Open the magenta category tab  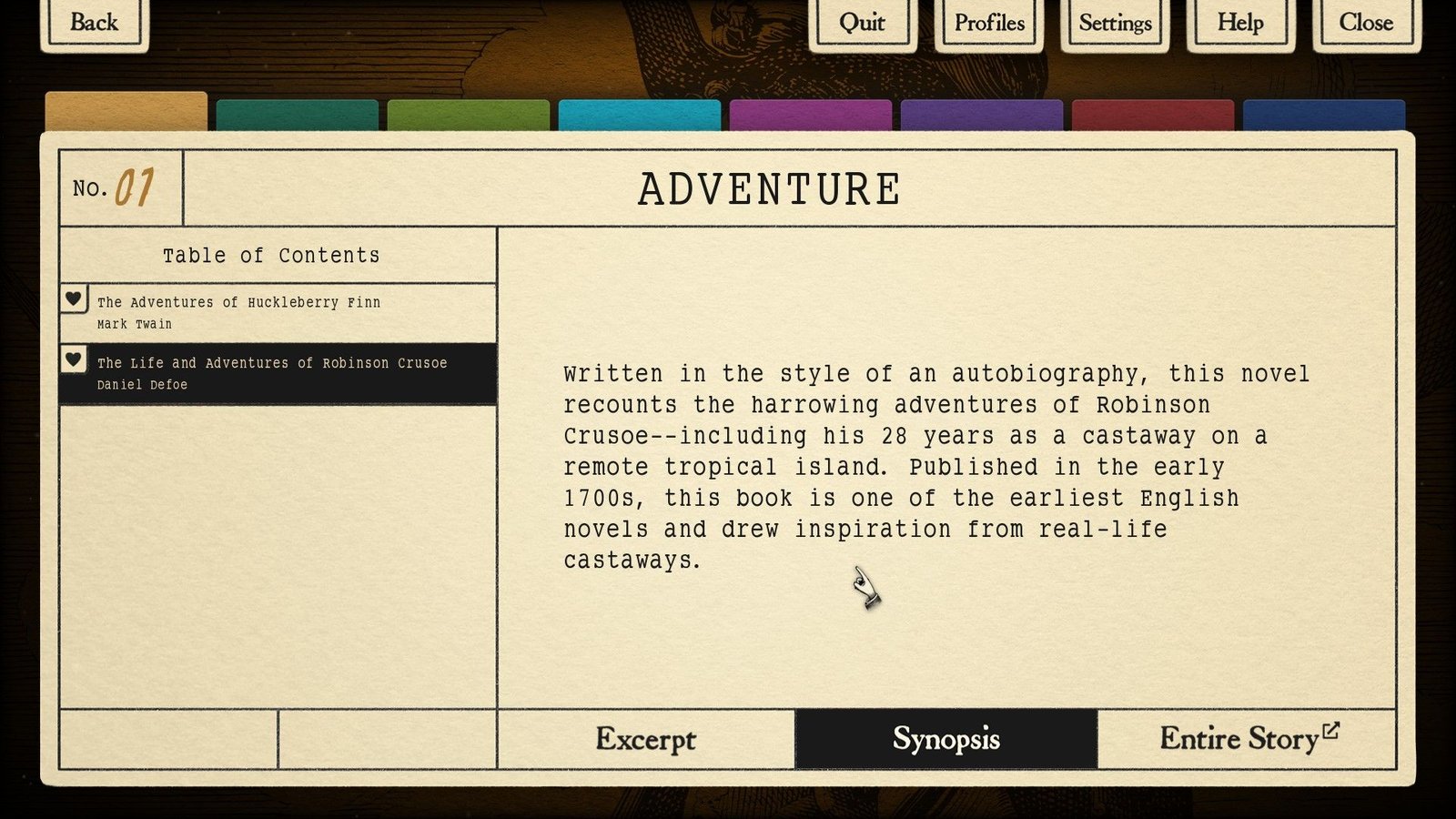(x=811, y=116)
